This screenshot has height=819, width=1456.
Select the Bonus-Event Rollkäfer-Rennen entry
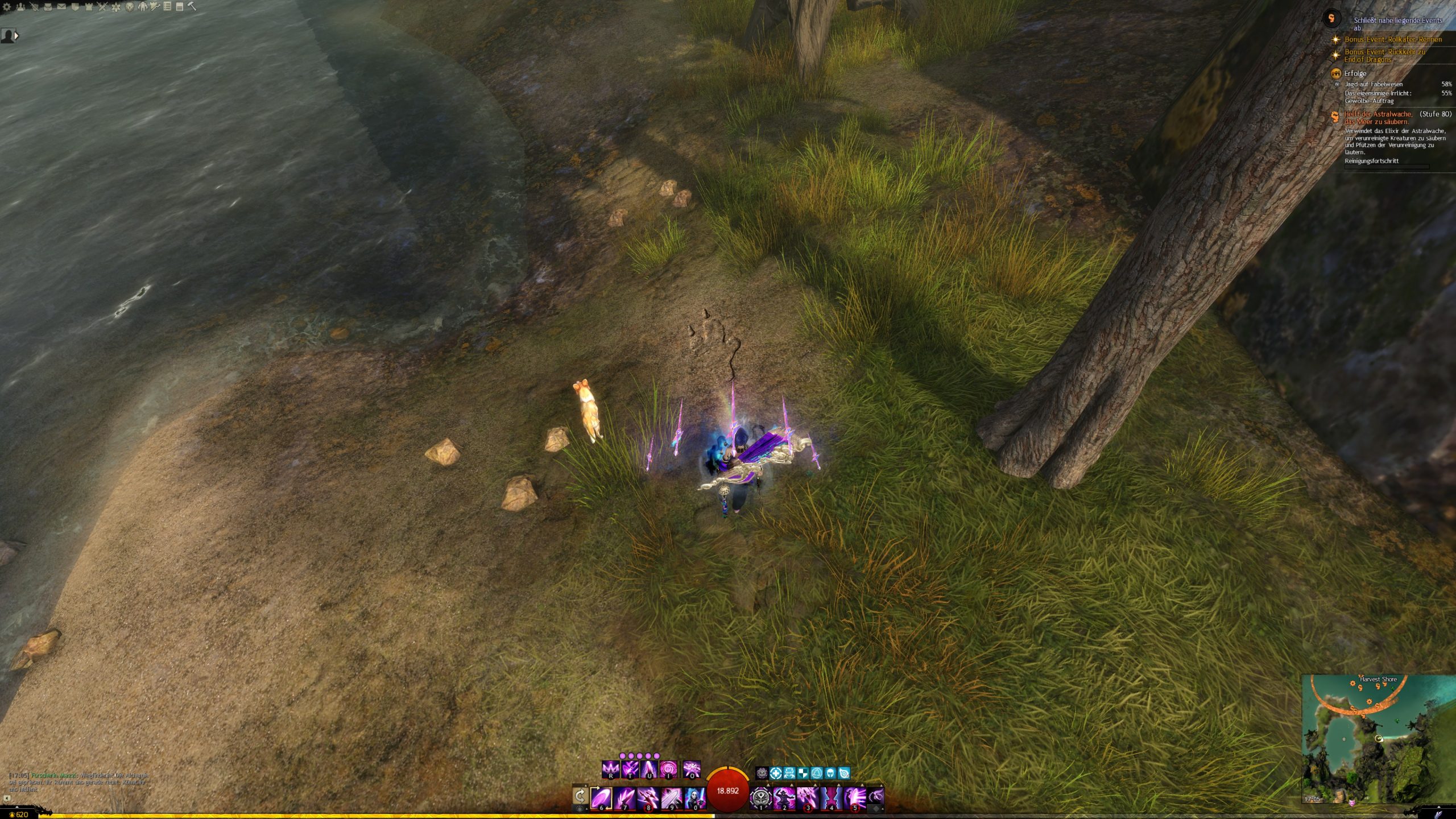[1393, 39]
